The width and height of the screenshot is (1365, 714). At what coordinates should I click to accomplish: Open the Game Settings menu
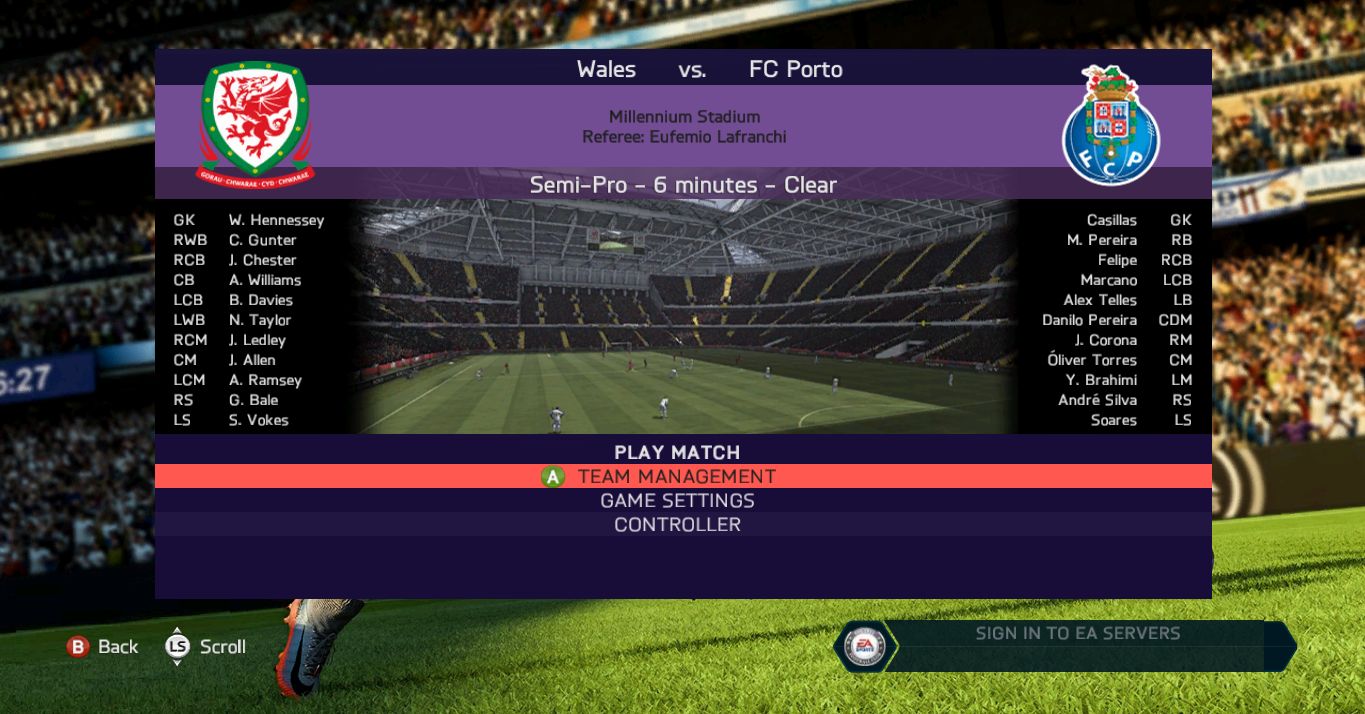pos(677,501)
